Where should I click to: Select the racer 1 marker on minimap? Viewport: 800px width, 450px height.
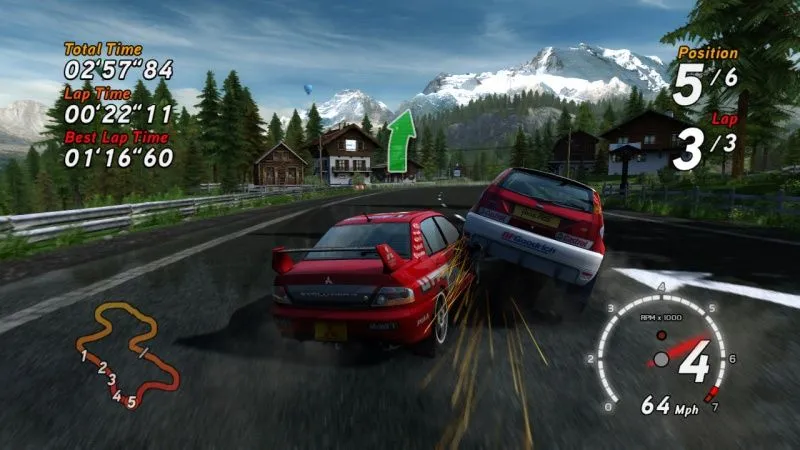click(x=84, y=355)
